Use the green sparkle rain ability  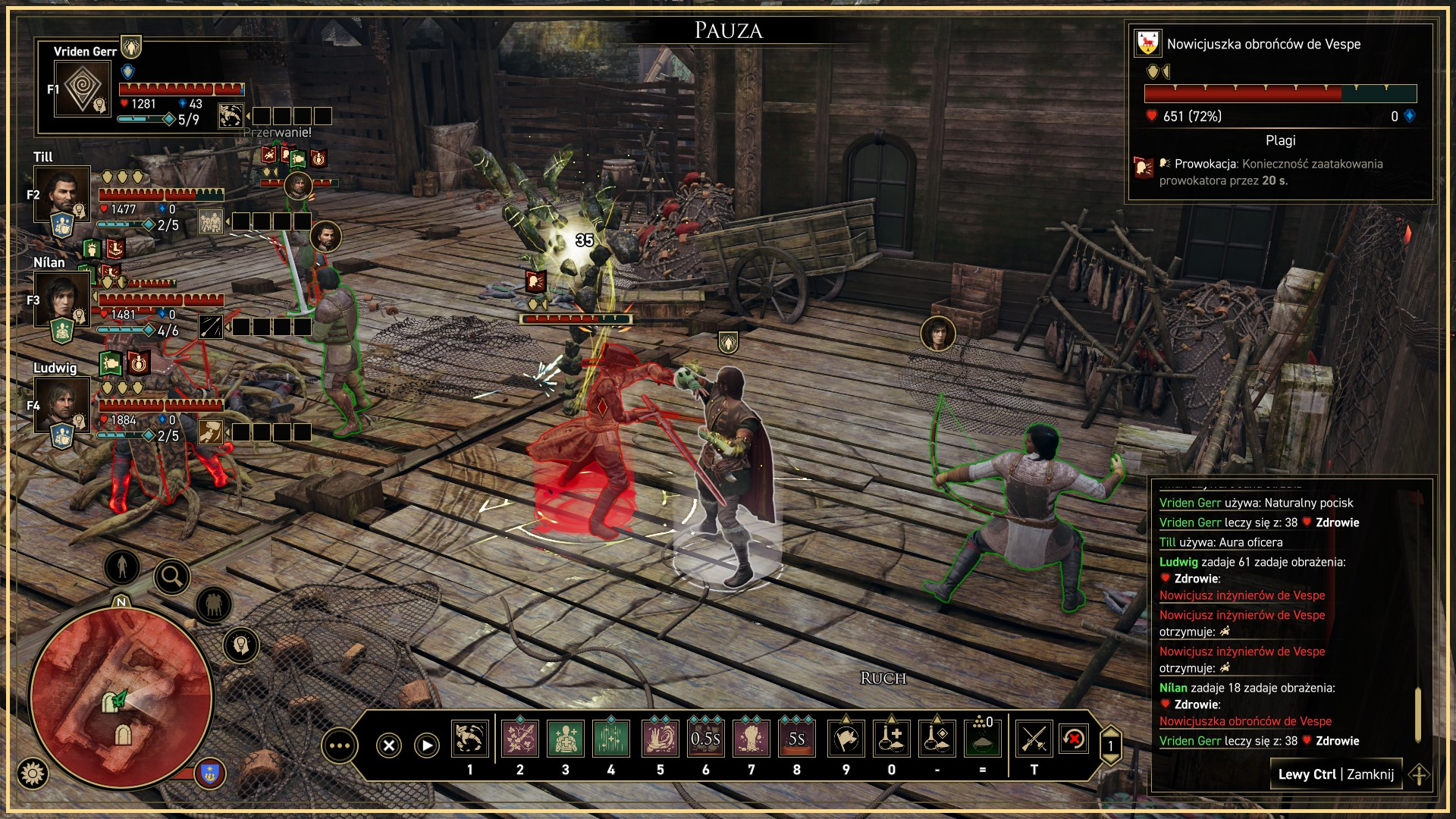click(611, 739)
